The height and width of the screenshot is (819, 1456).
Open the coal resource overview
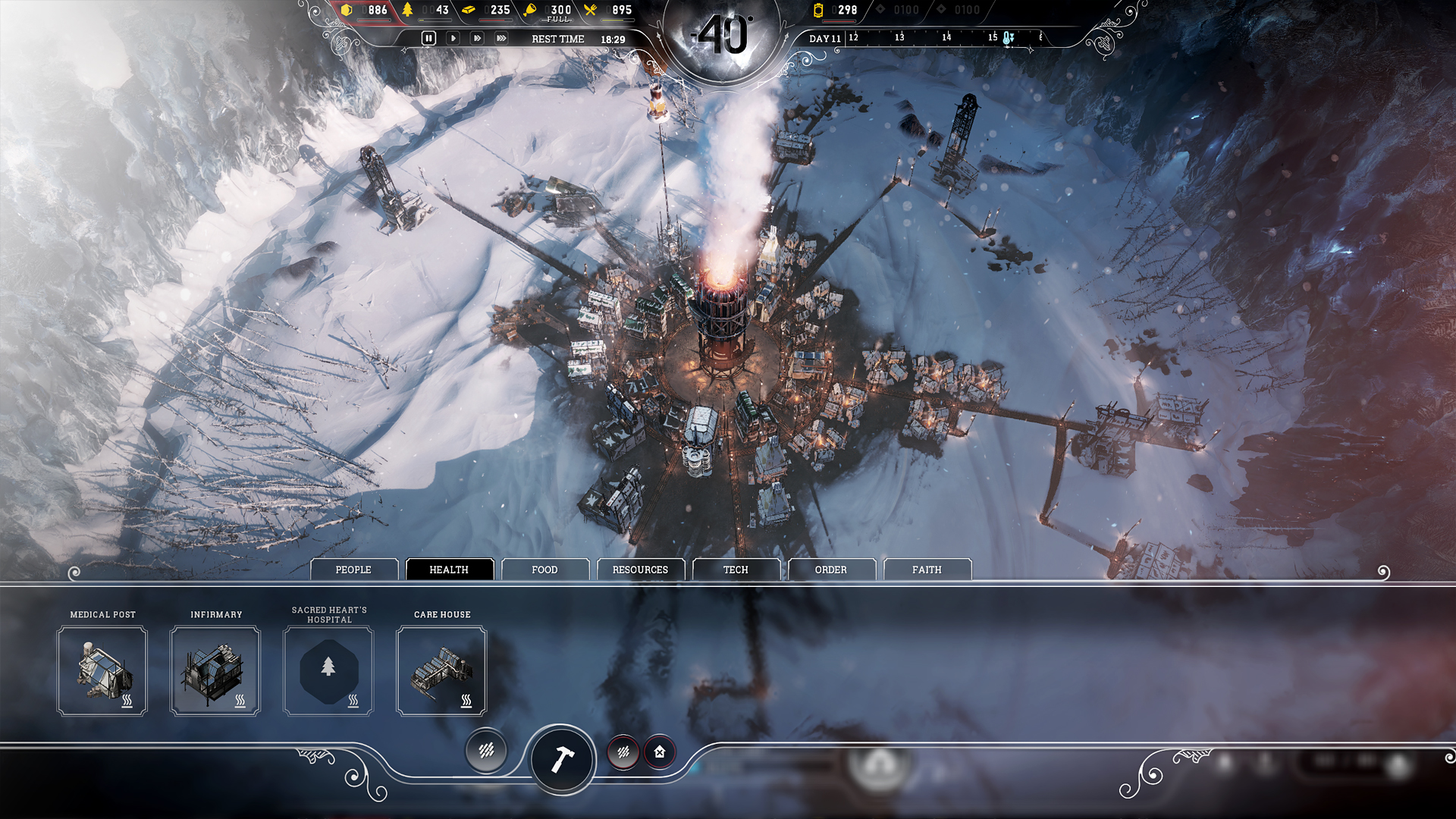point(348,11)
